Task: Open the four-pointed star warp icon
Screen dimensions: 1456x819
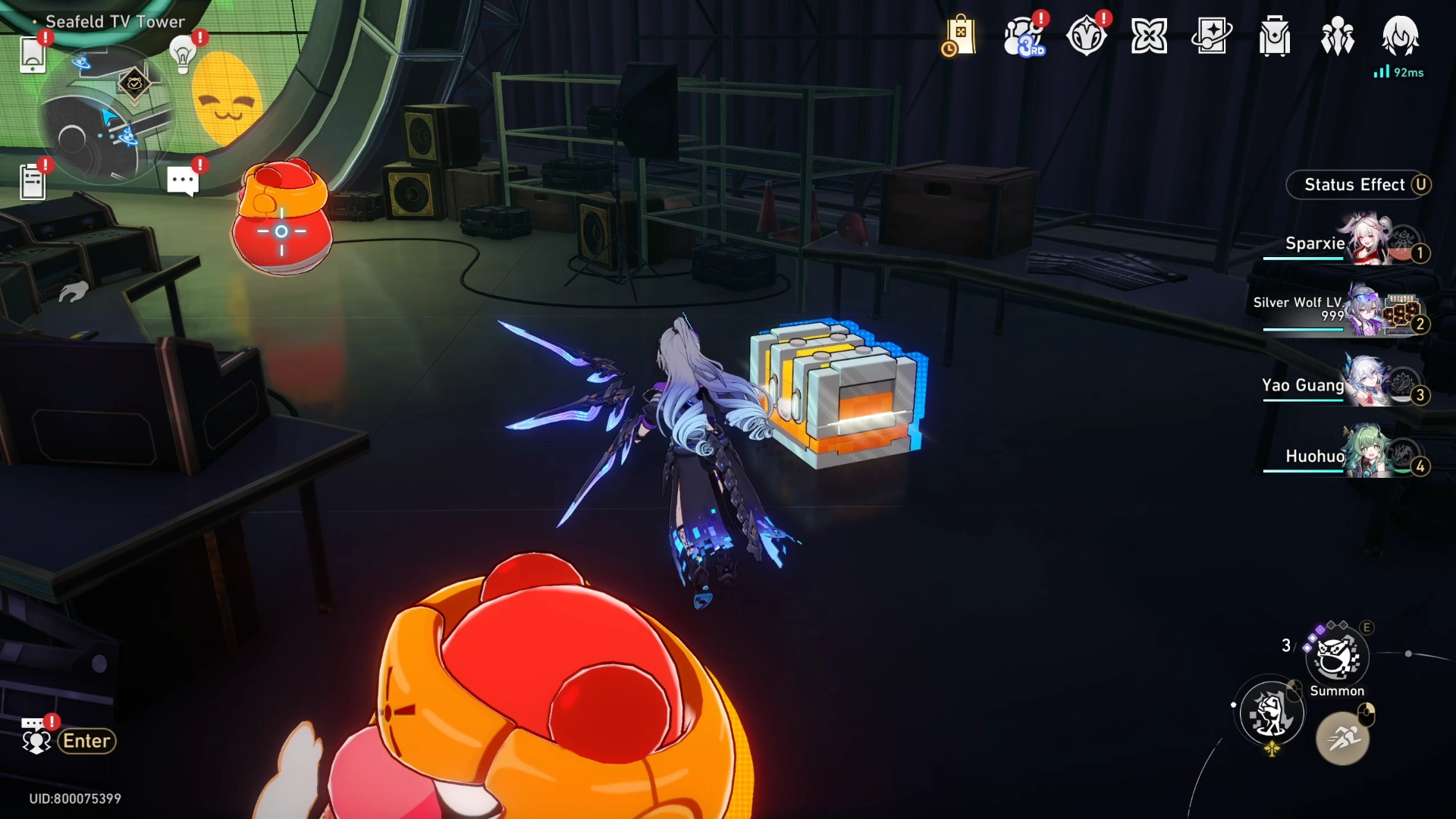Action: [1149, 36]
